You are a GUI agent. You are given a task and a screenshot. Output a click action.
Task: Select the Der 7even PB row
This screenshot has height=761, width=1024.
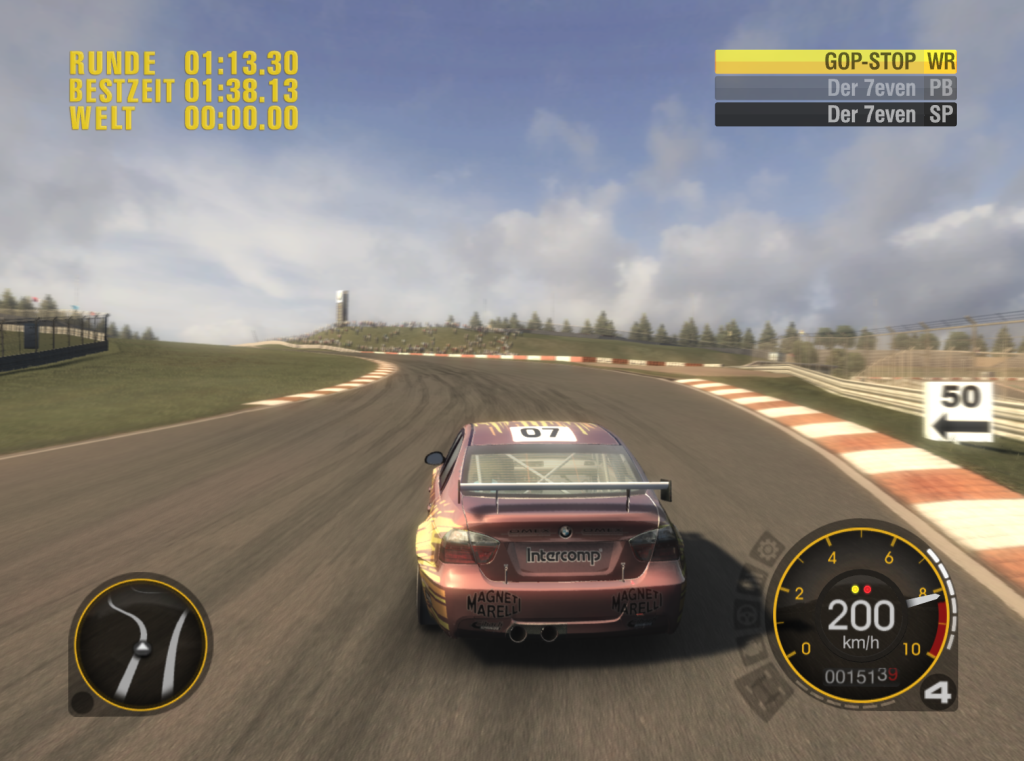tap(835, 88)
